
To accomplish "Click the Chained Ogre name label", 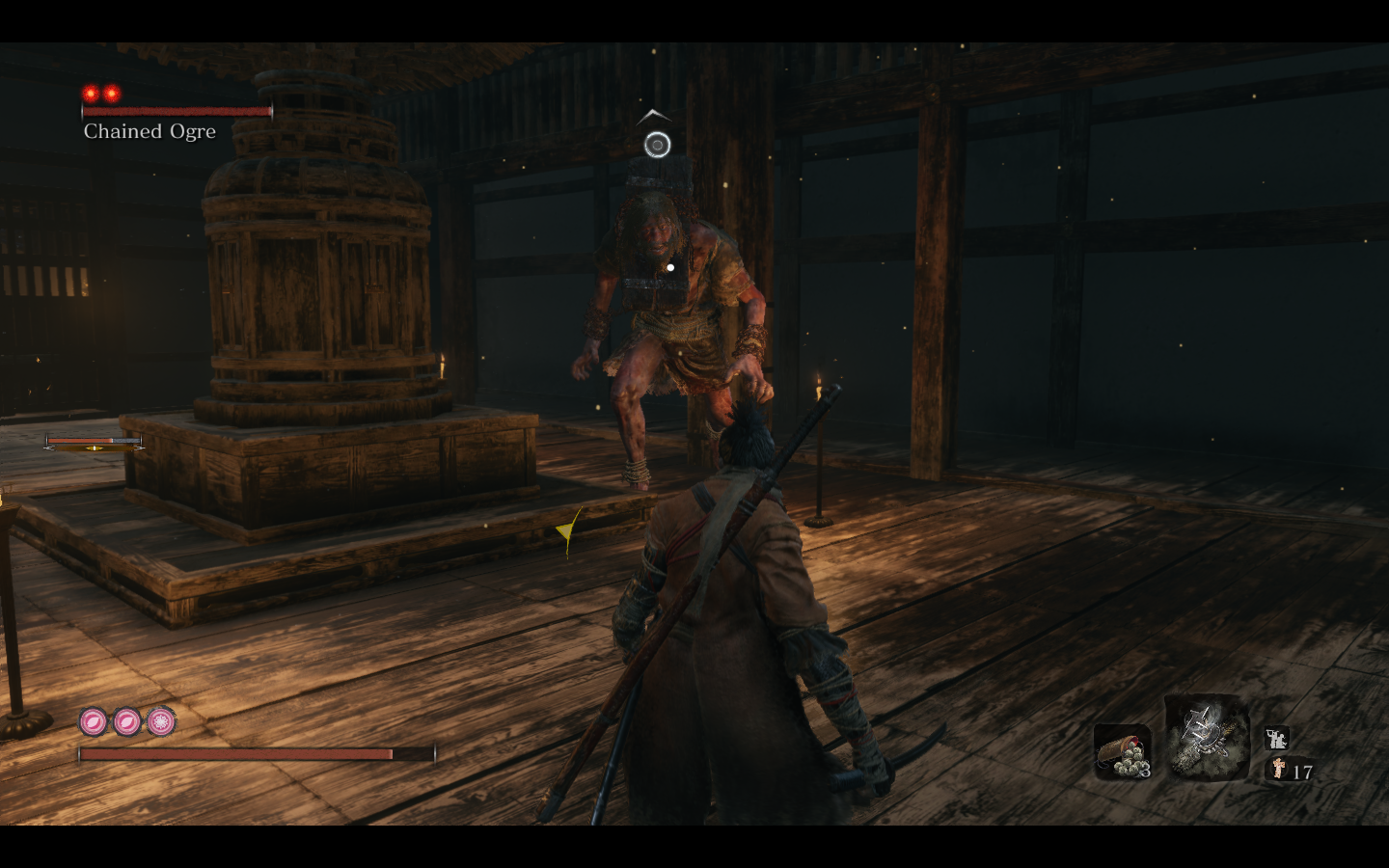I will [148, 132].
